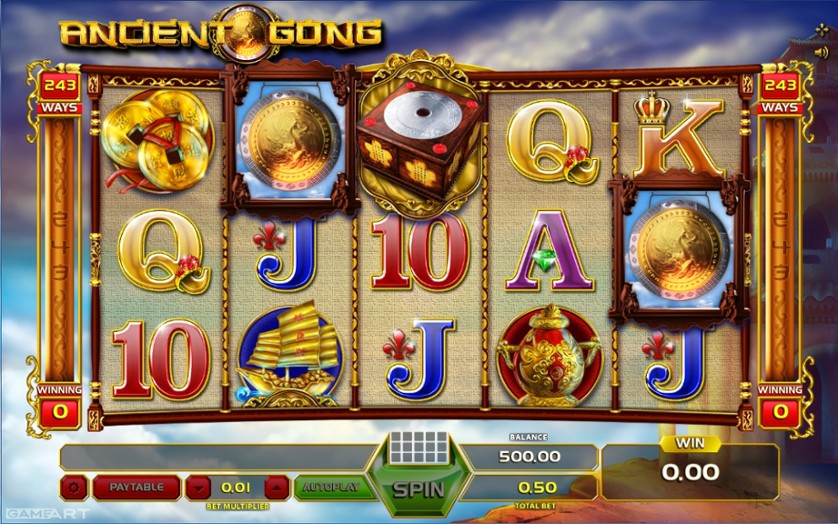The height and width of the screenshot is (524, 838).
Task: Turn on Autoplay
Action: (333, 488)
